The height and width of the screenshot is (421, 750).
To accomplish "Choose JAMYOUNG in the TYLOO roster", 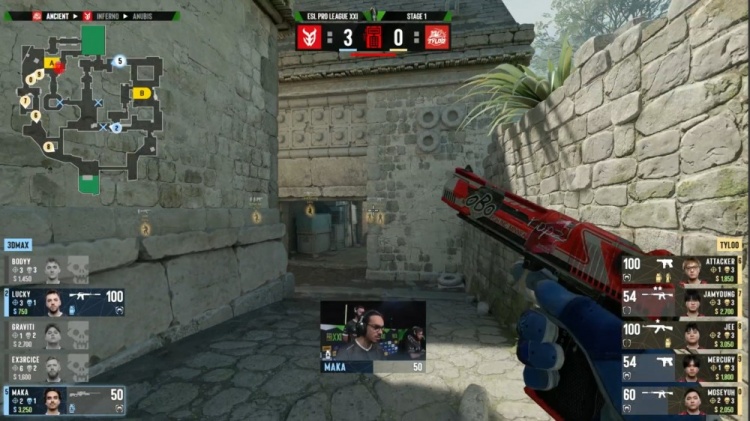I will click(684, 302).
